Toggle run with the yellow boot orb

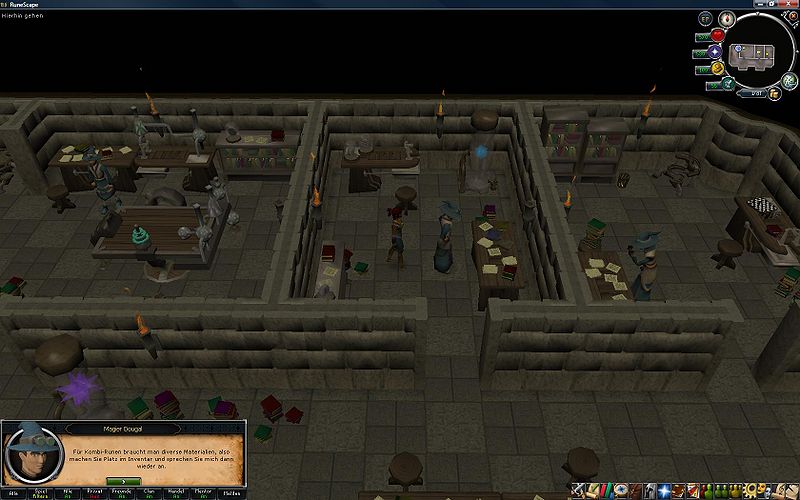pyautogui.click(x=717, y=69)
